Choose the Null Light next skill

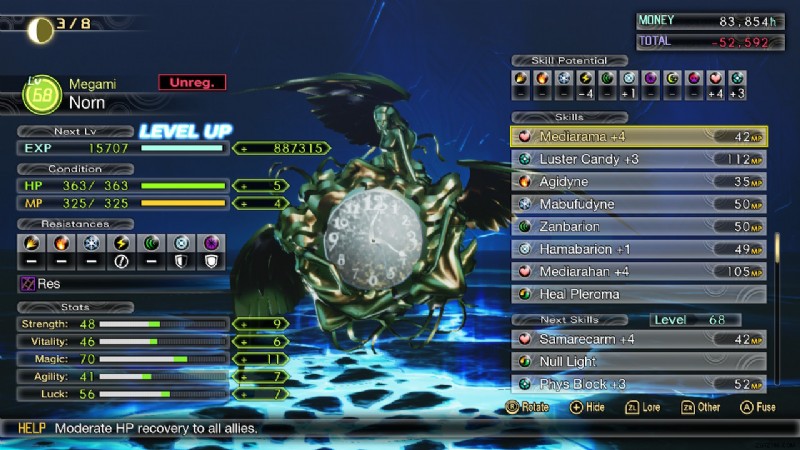[x=638, y=361]
